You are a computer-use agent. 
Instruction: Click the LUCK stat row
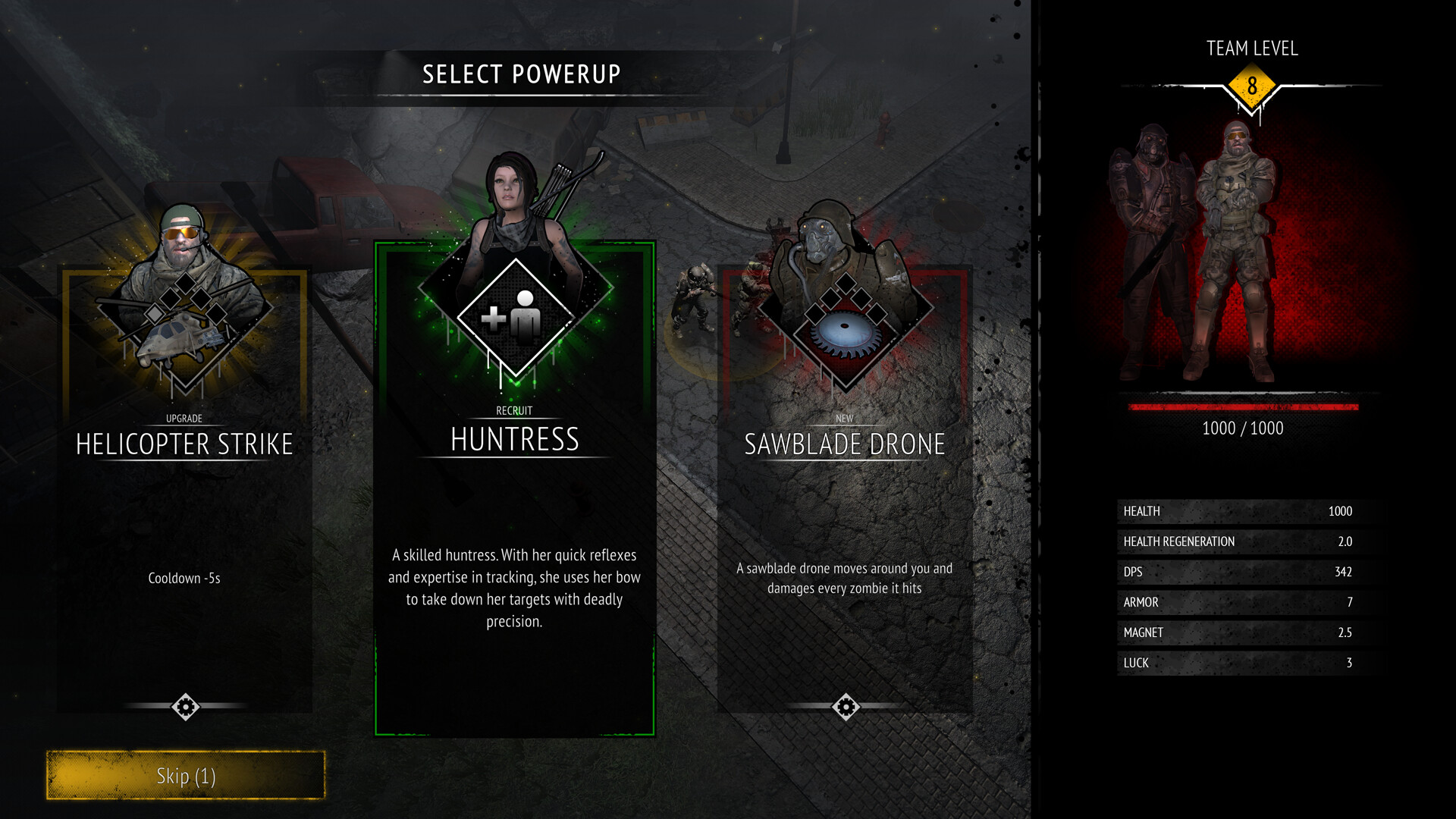1242,663
